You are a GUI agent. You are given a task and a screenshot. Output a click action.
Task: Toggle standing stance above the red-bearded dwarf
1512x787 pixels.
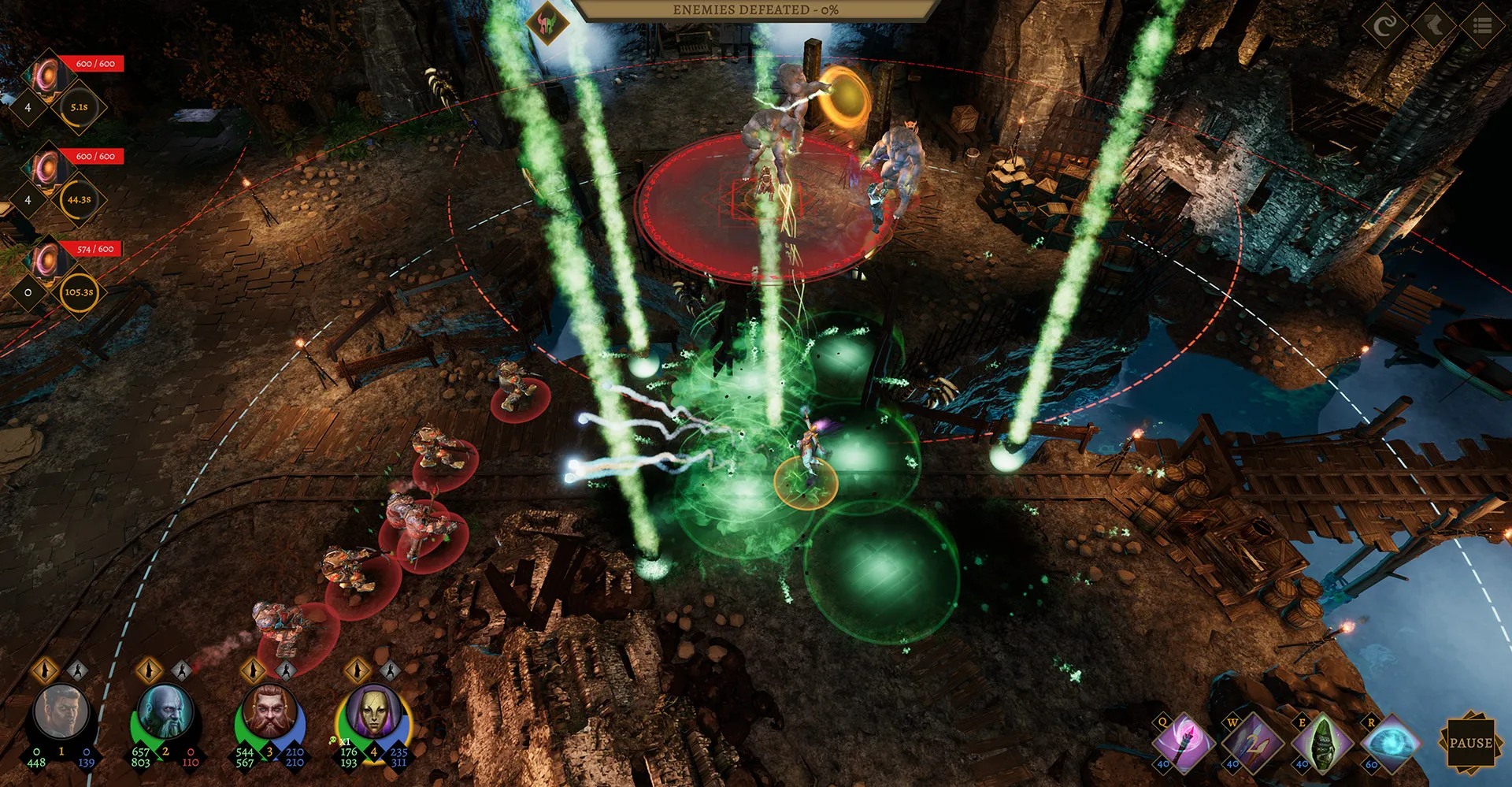[x=253, y=670]
